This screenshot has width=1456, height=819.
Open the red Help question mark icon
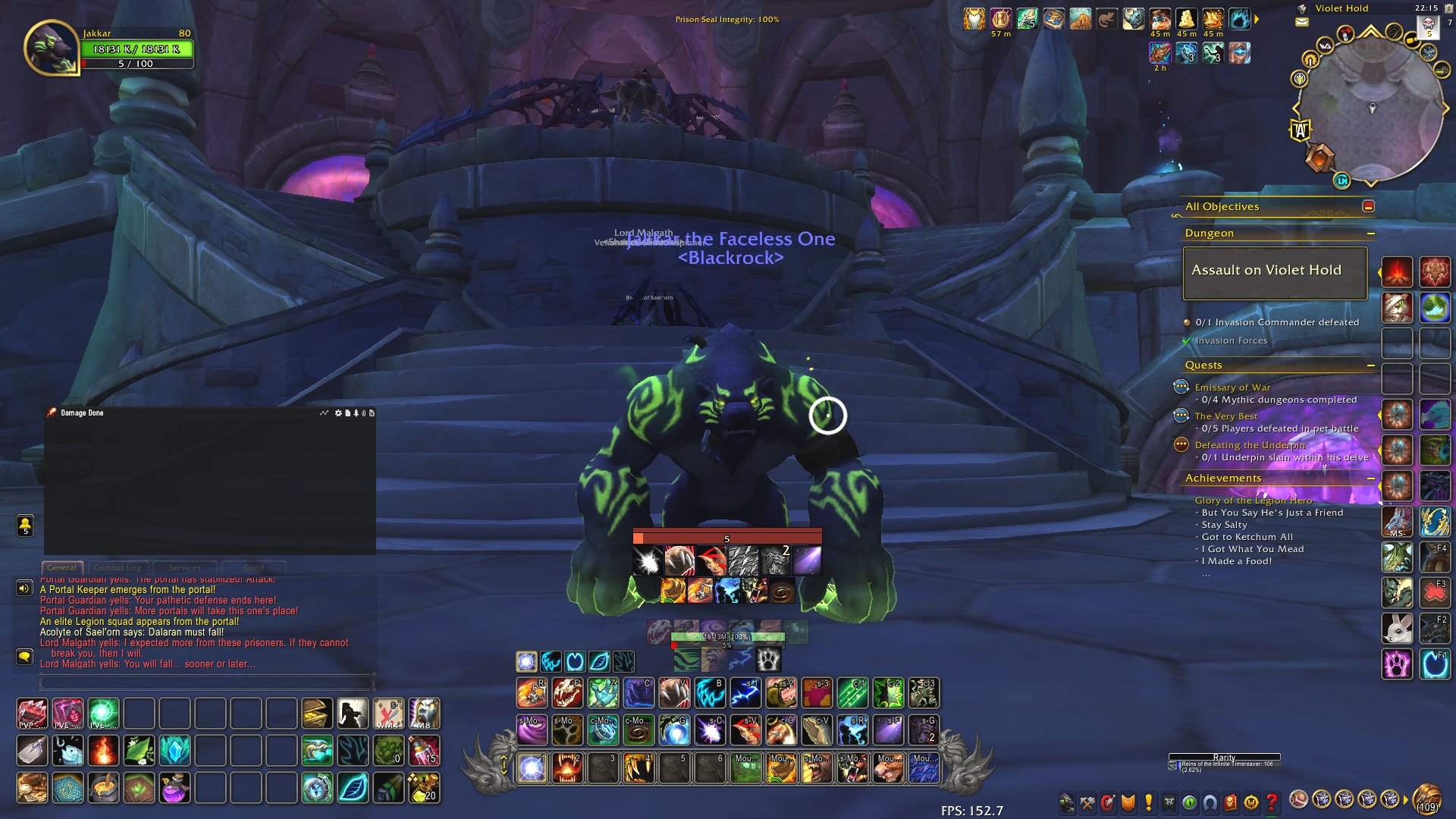(1272, 802)
